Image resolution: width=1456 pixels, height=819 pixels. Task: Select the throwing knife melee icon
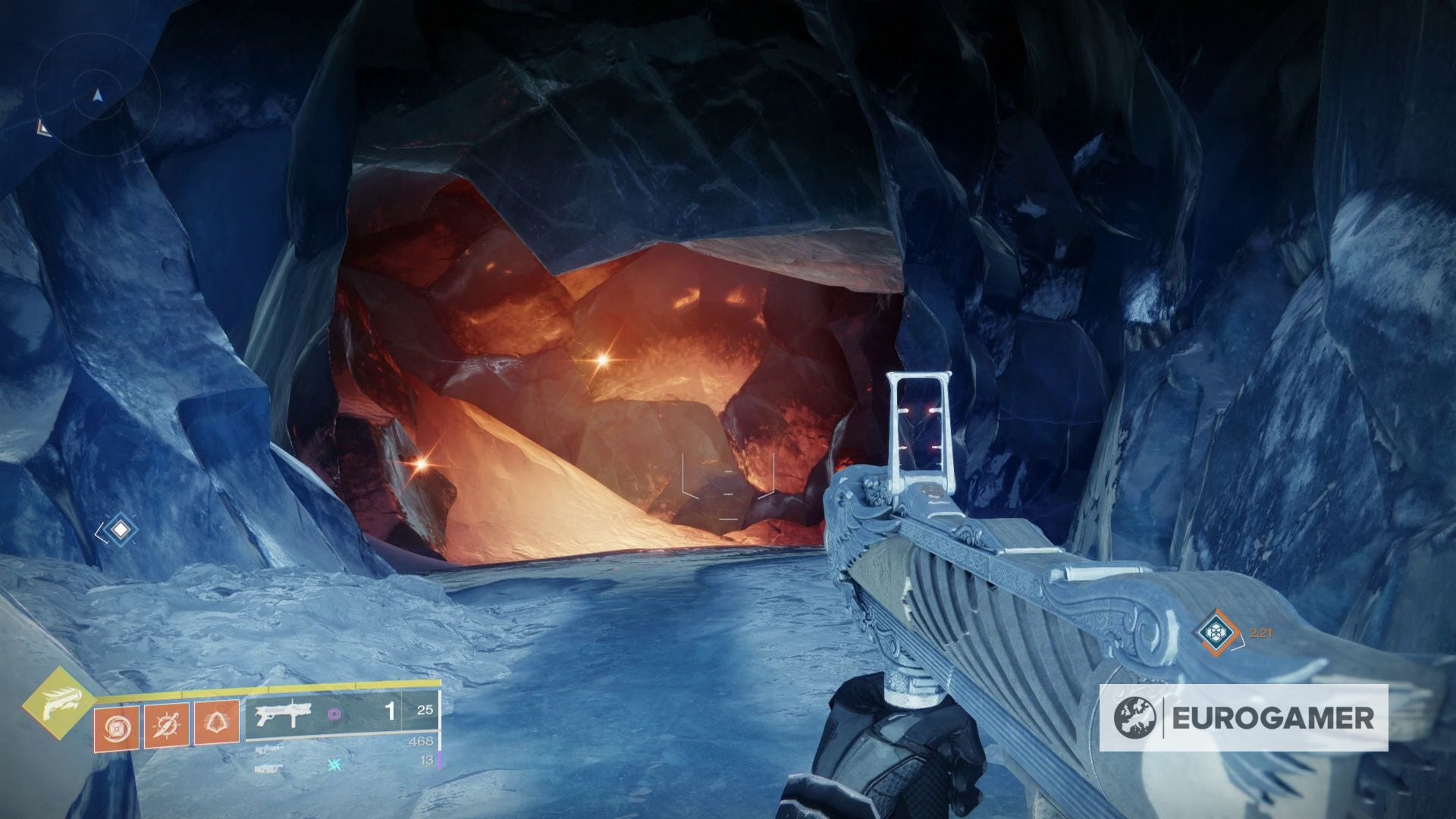pos(166,726)
